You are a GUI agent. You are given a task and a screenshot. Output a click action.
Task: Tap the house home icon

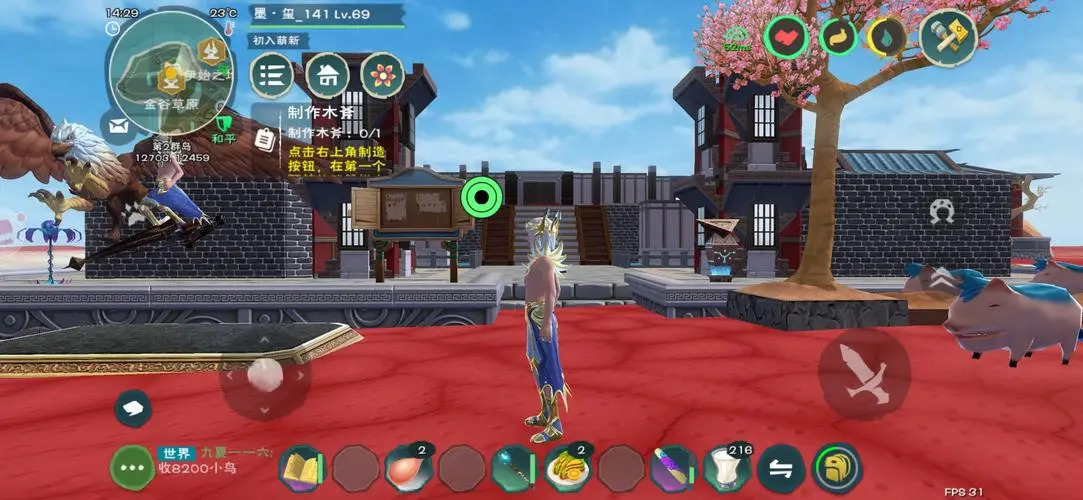(x=327, y=75)
